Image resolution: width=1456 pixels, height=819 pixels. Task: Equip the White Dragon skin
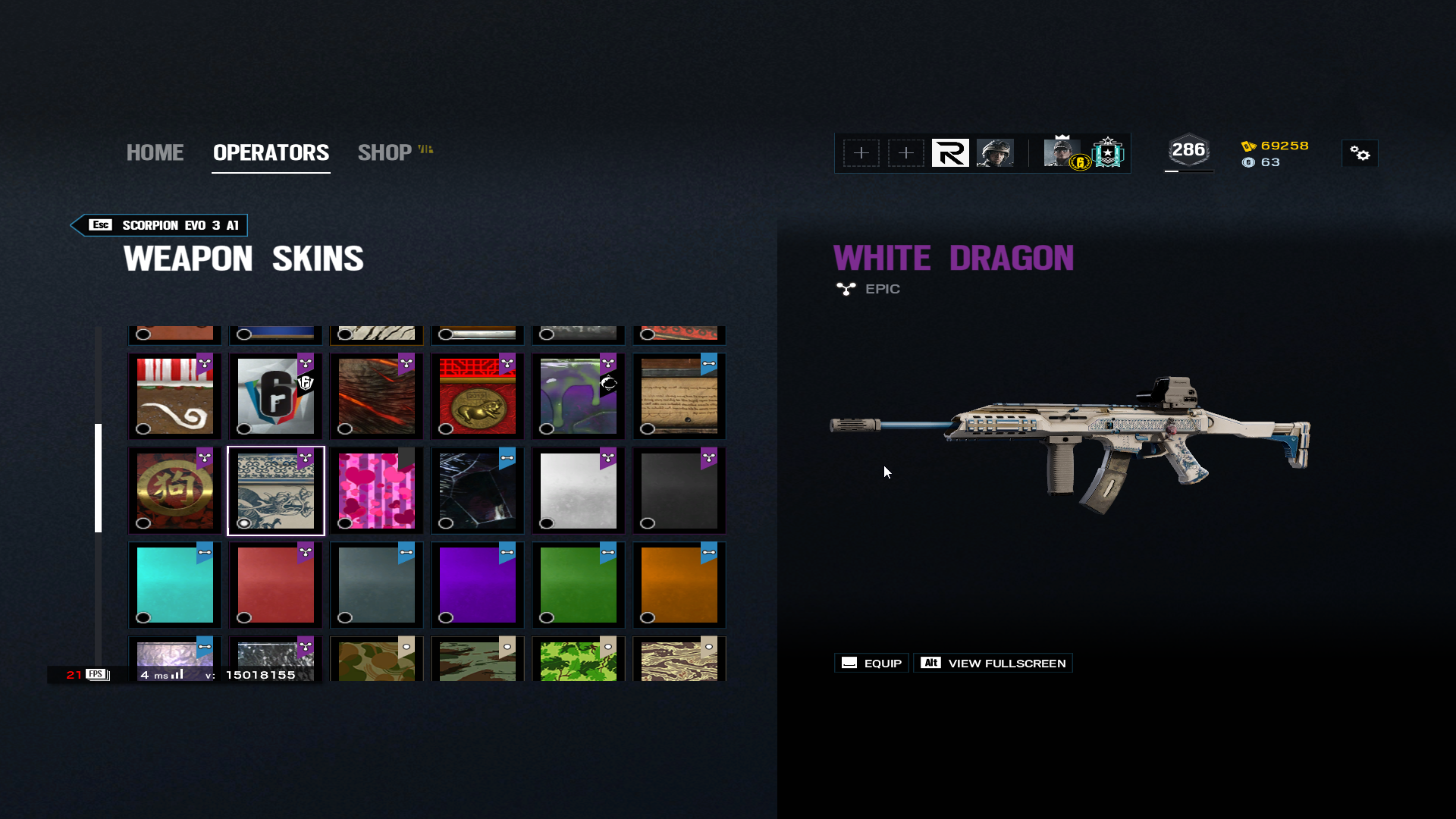(872, 664)
